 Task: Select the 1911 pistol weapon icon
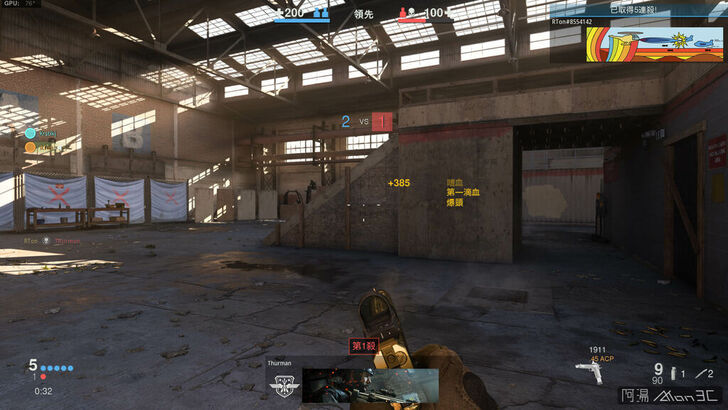(592, 372)
